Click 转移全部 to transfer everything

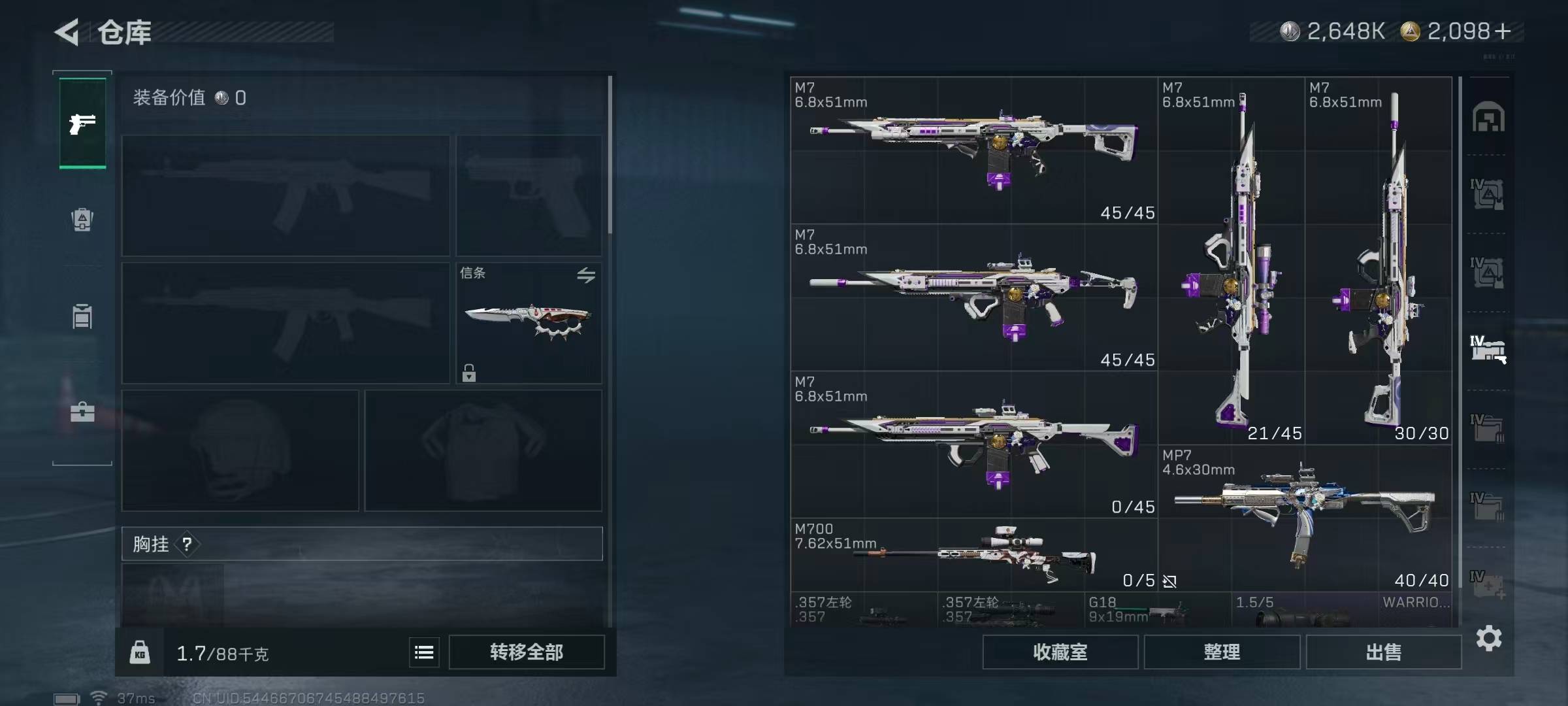click(527, 652)
